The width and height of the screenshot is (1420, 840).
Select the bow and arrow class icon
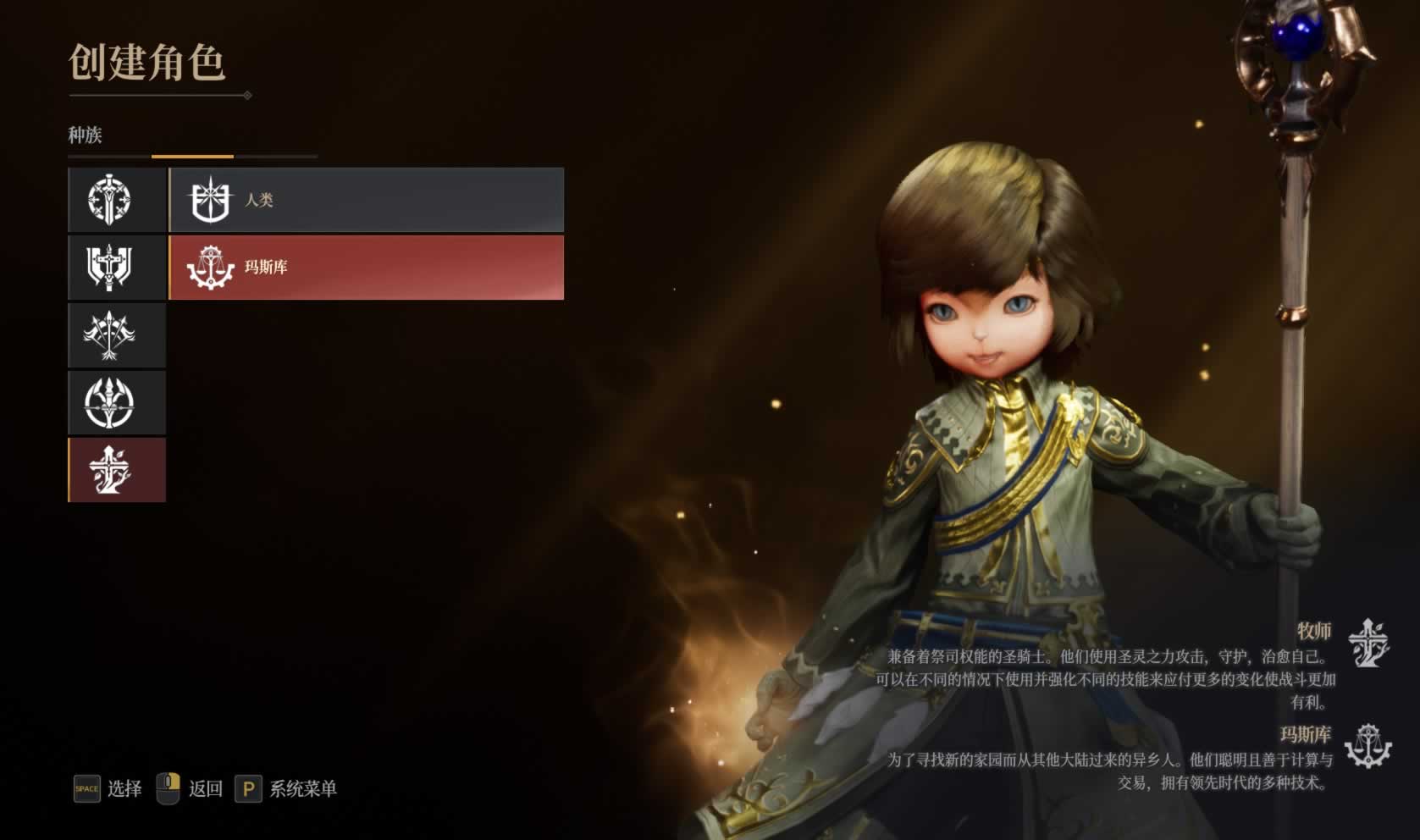click(x=117, y=403)
